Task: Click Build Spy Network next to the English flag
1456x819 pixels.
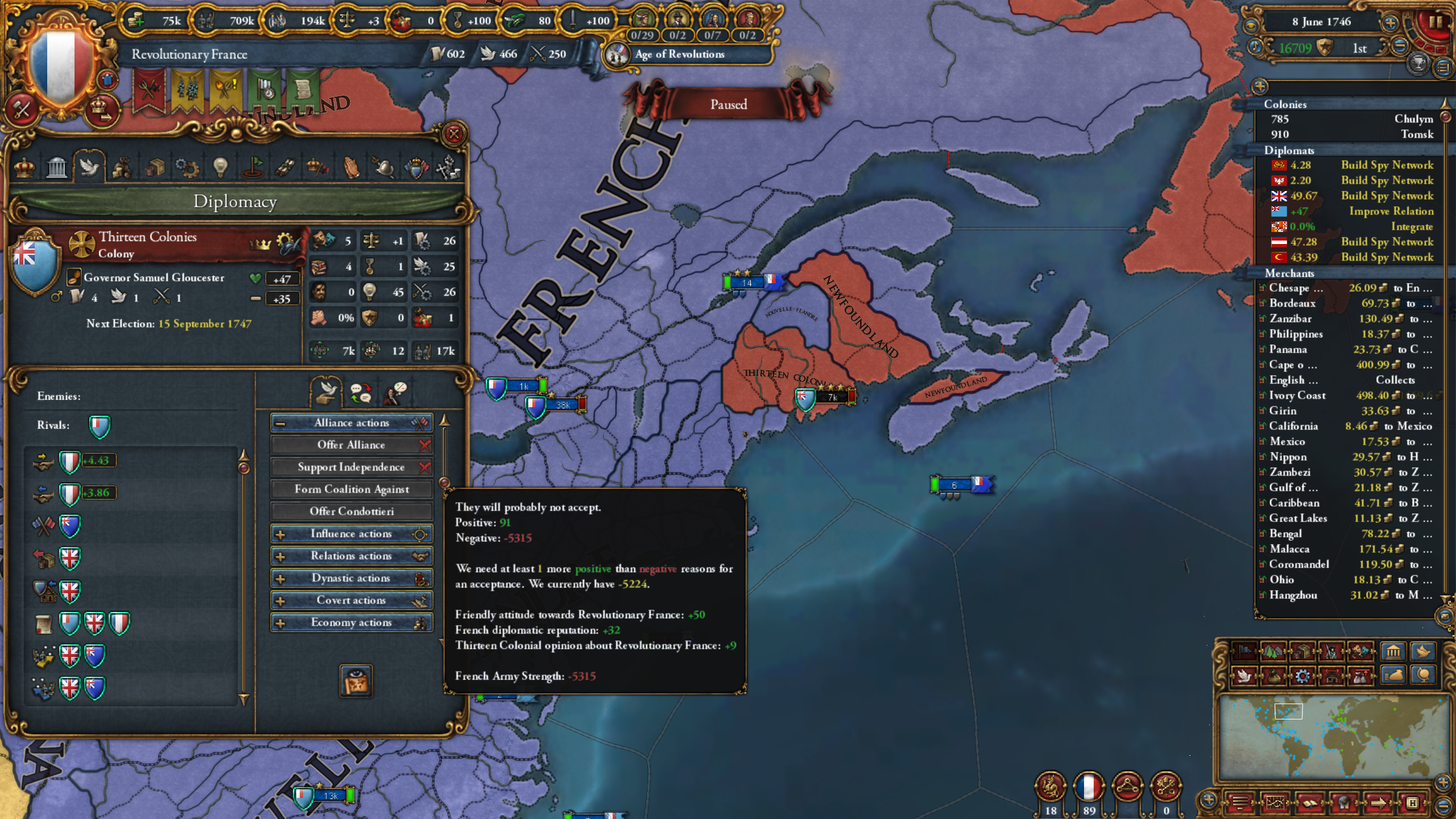Action: [x=1388, y=196]
